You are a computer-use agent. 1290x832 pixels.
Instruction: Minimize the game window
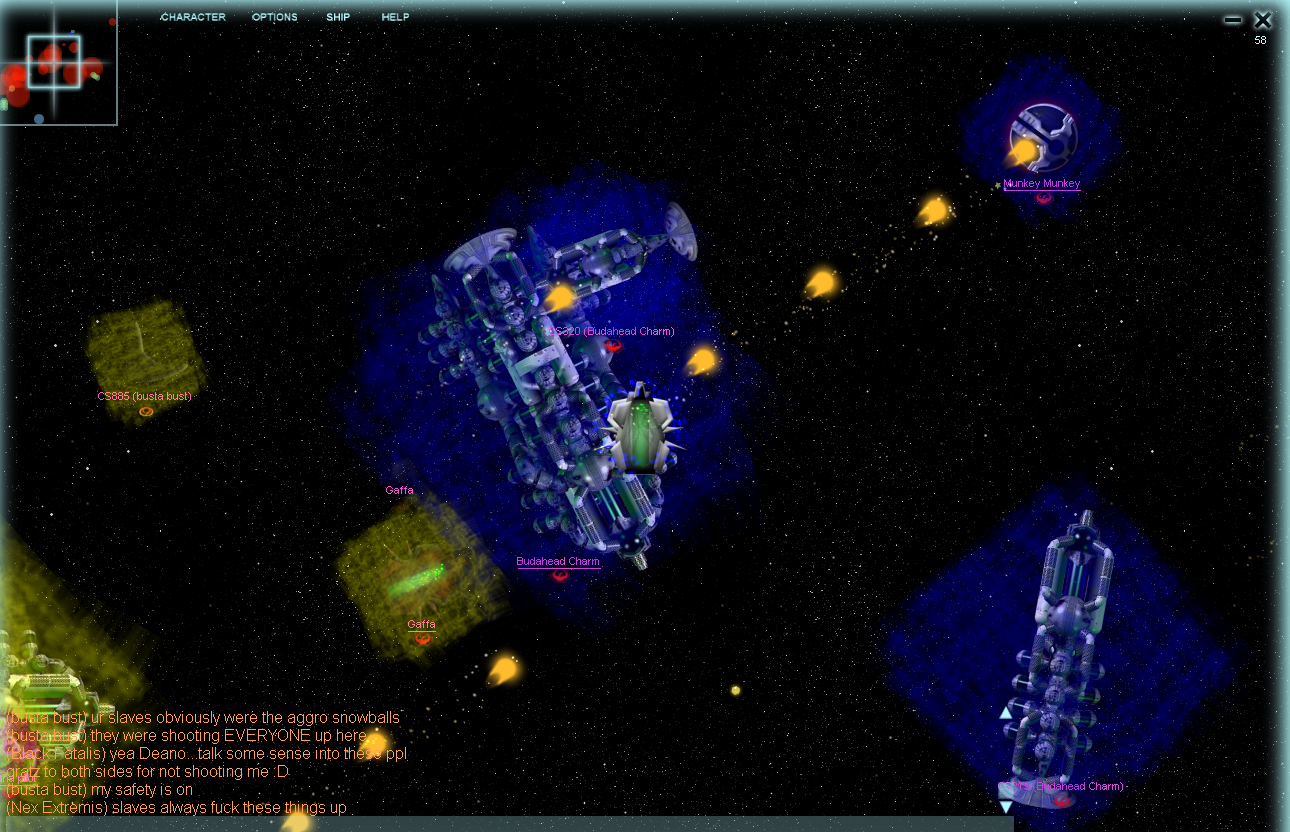(x=1233, y=20)
